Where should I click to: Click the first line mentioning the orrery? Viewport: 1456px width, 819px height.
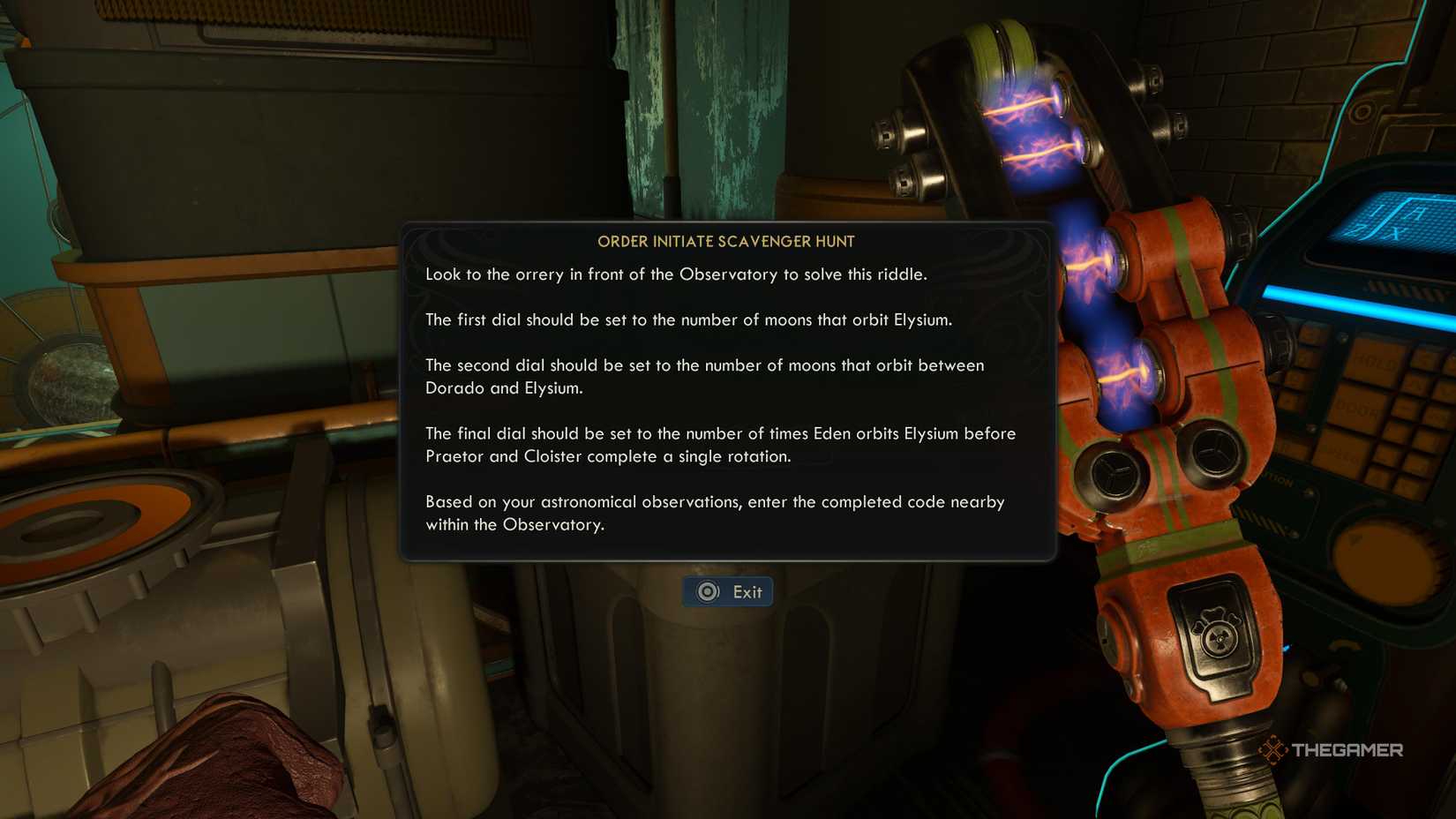click(x=678, y=274)
